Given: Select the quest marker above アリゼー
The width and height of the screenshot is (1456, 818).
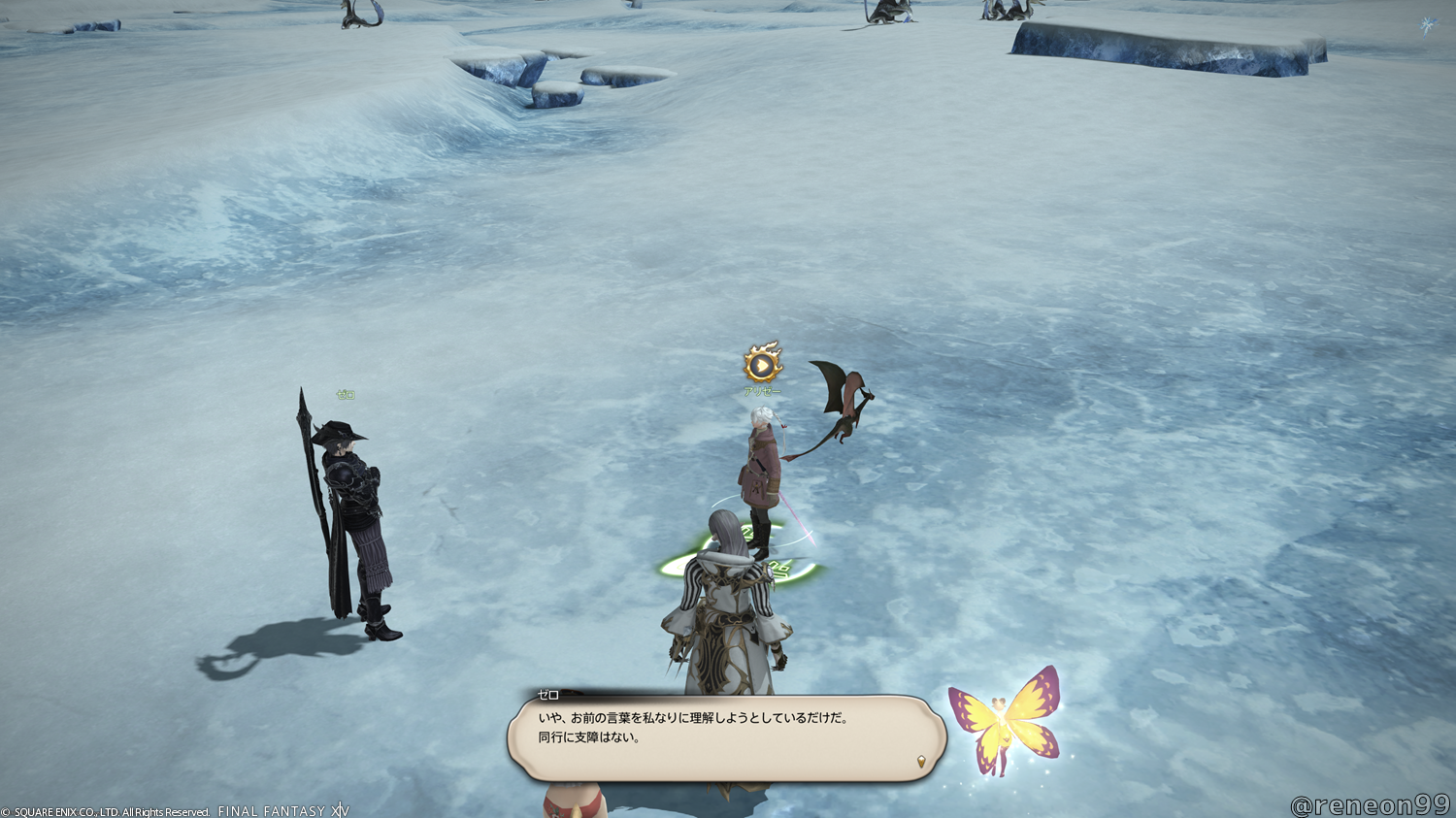Looking at the screenshot, I should pos(763,364).
